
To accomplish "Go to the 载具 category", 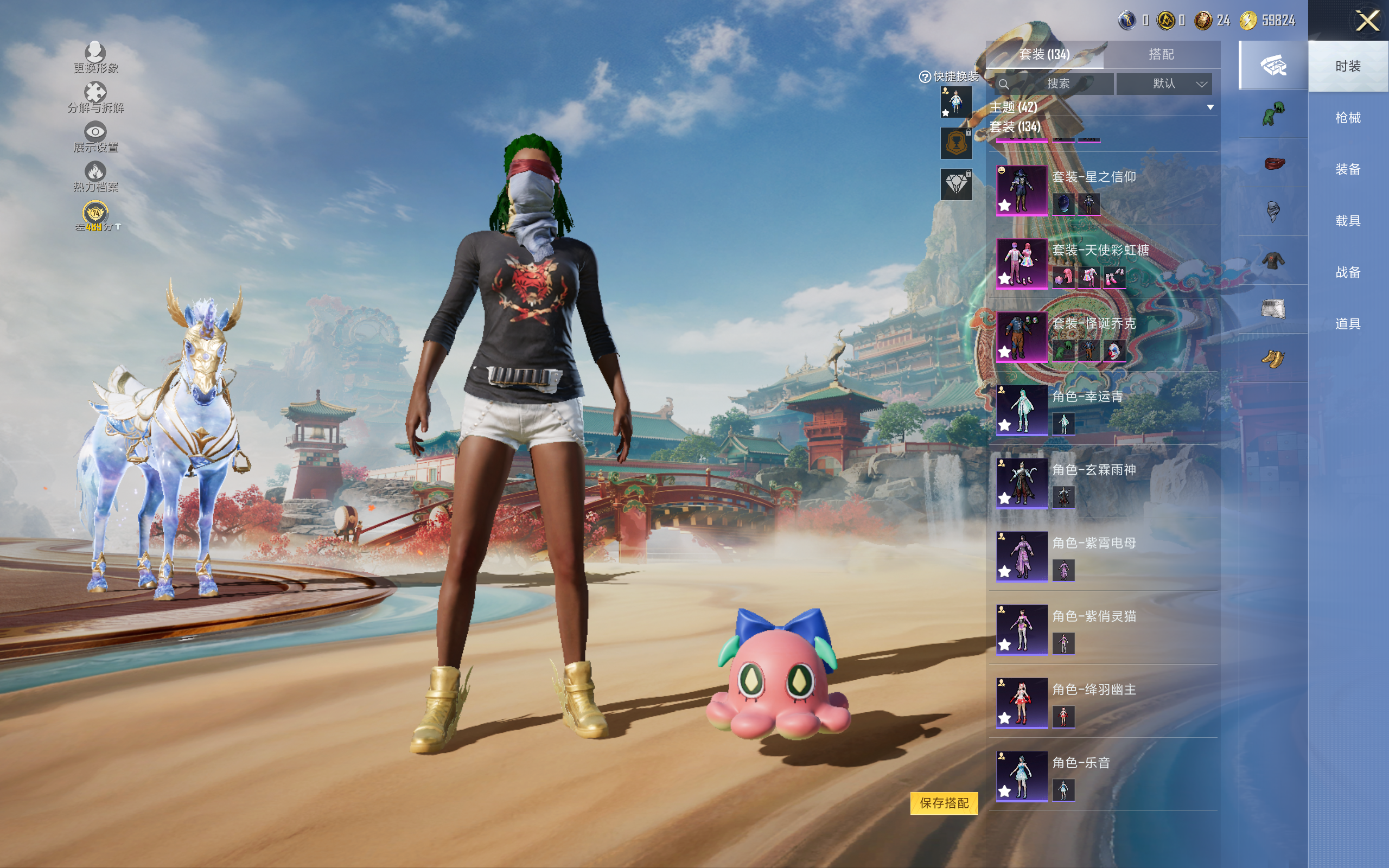I will click(1347, 221).
